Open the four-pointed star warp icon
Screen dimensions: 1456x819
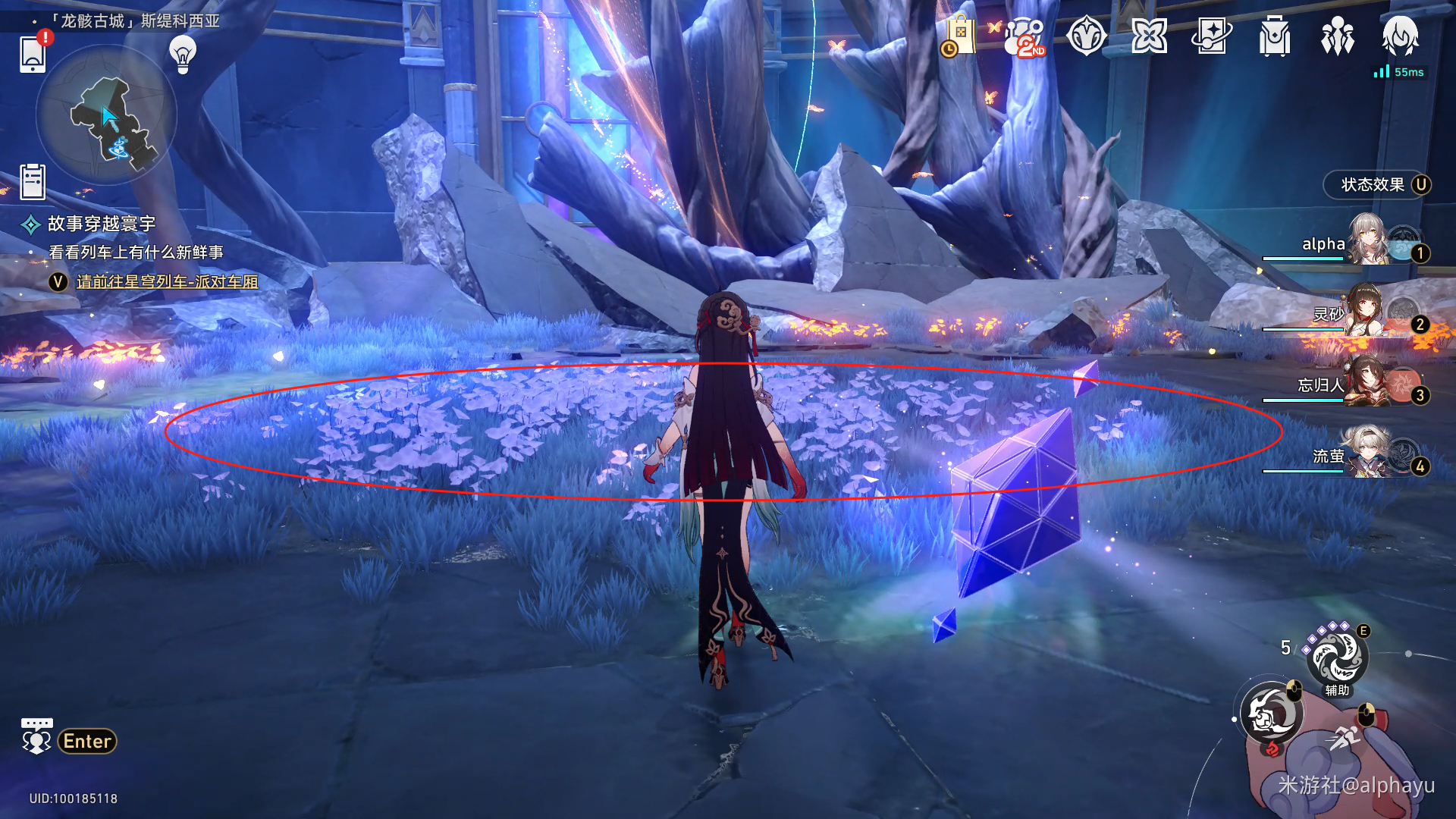pos(1149,36)
